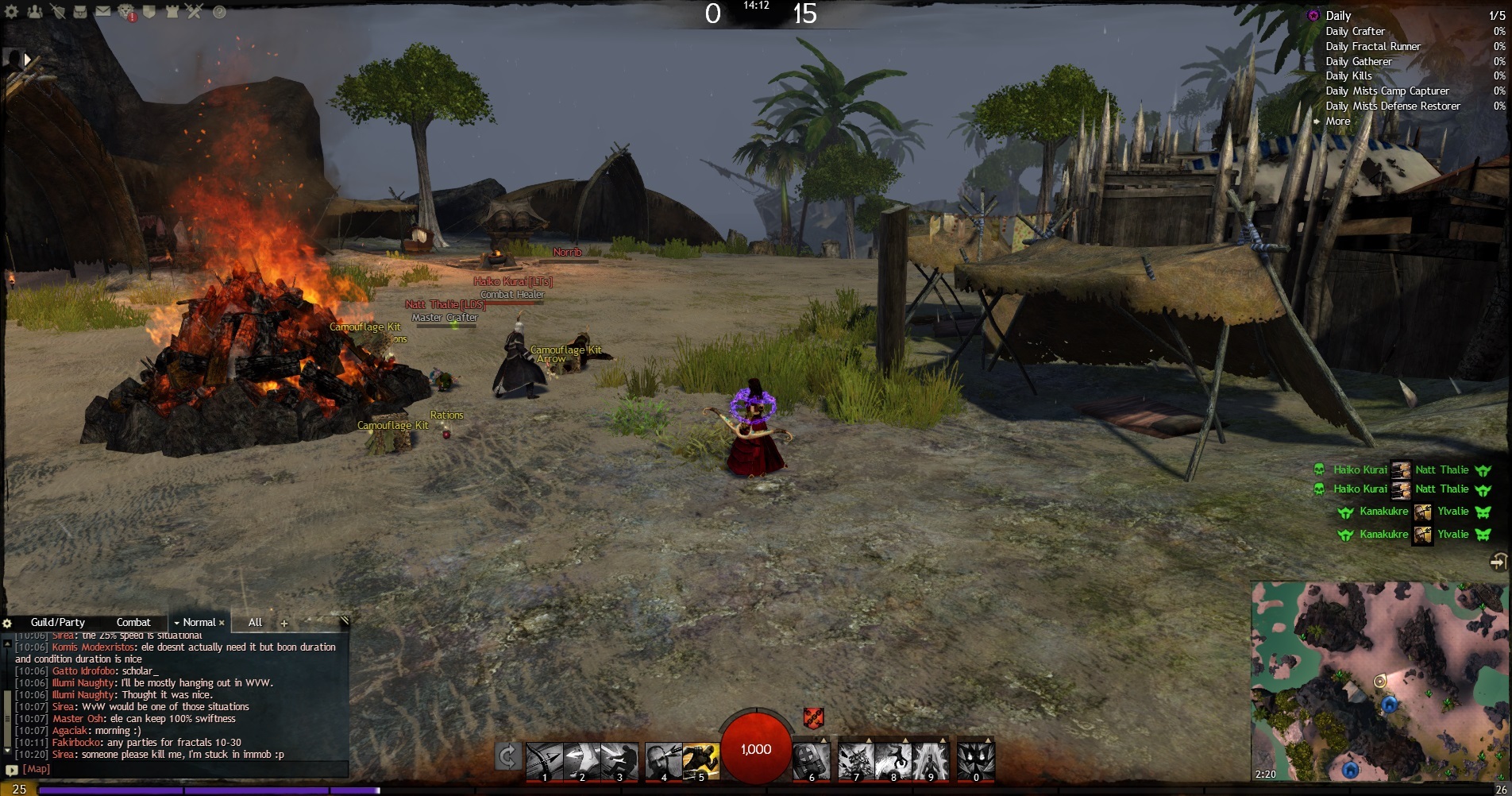Image resolution: width=1512 pixels, height=796 pixels.
Task: Open the inventory bag icon
Action: [80, 12]
